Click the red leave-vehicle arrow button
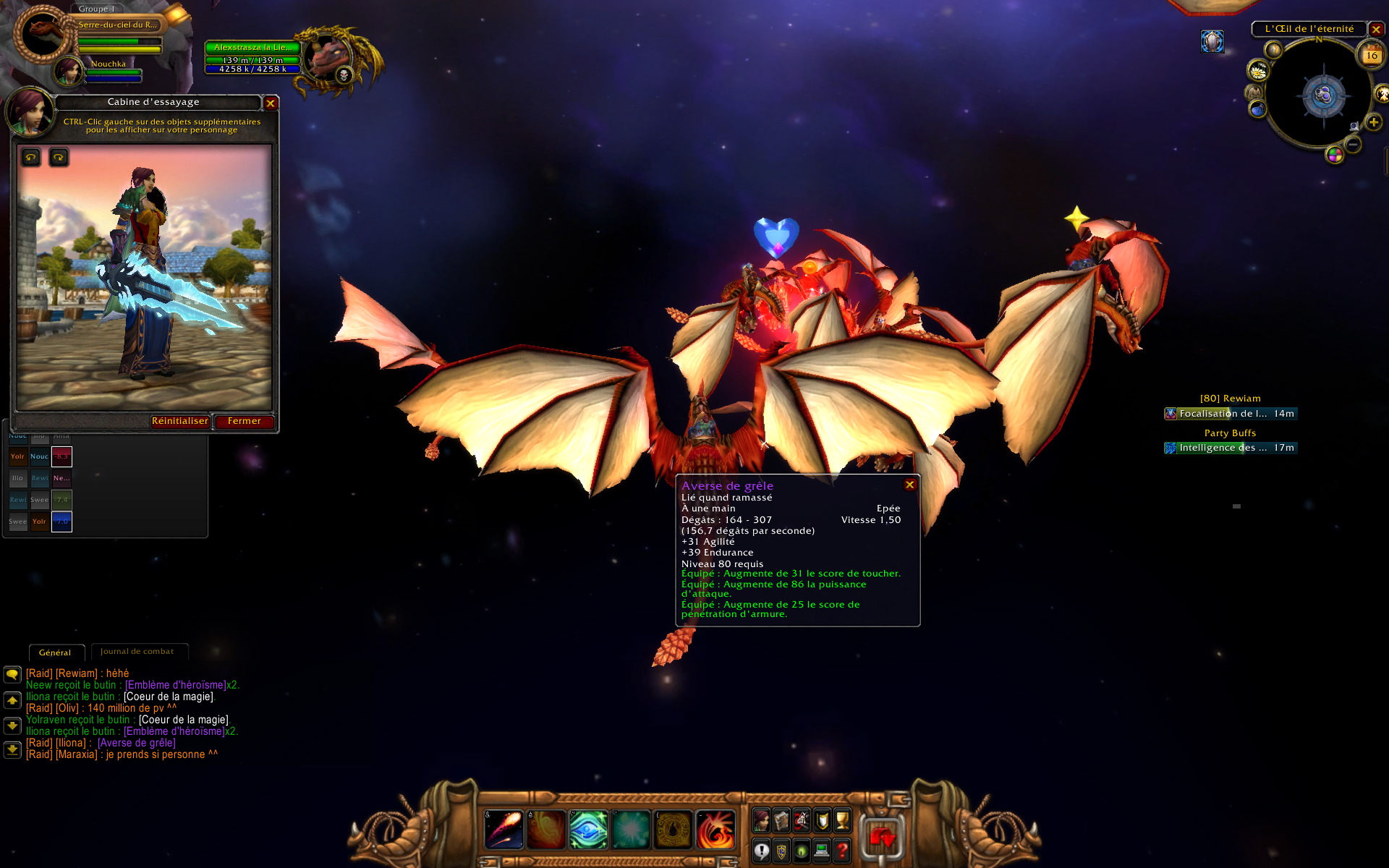The image size is (1389, 868). click(882, 838)
